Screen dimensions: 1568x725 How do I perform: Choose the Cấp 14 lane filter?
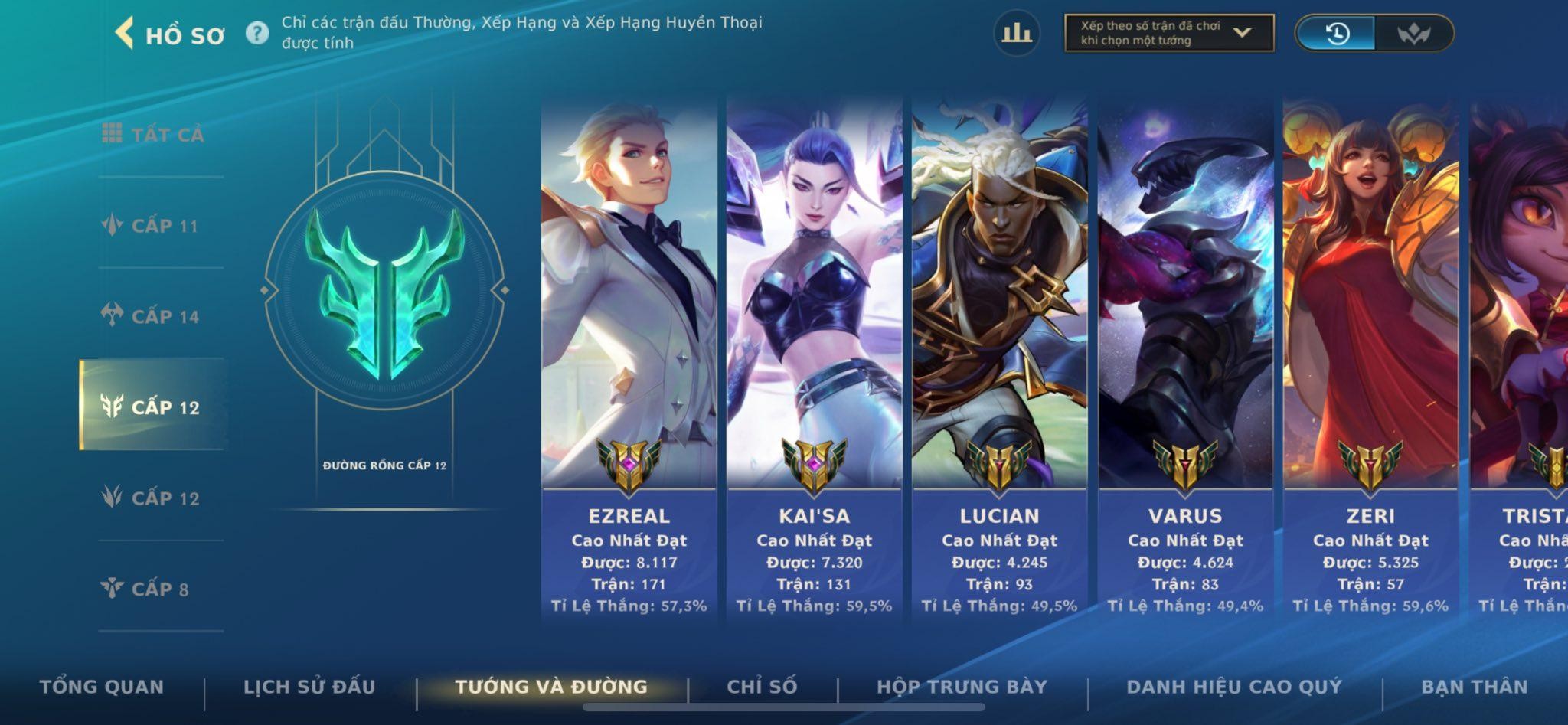click(152, 316)
